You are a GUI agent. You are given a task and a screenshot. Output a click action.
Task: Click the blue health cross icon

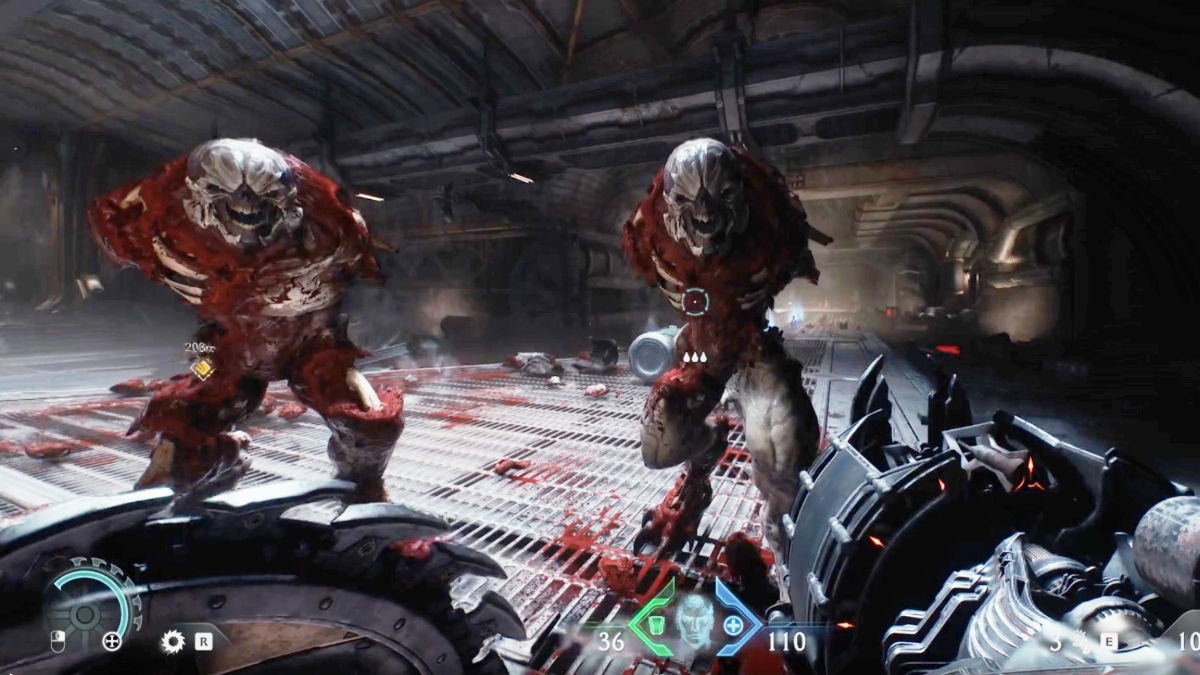733,626
